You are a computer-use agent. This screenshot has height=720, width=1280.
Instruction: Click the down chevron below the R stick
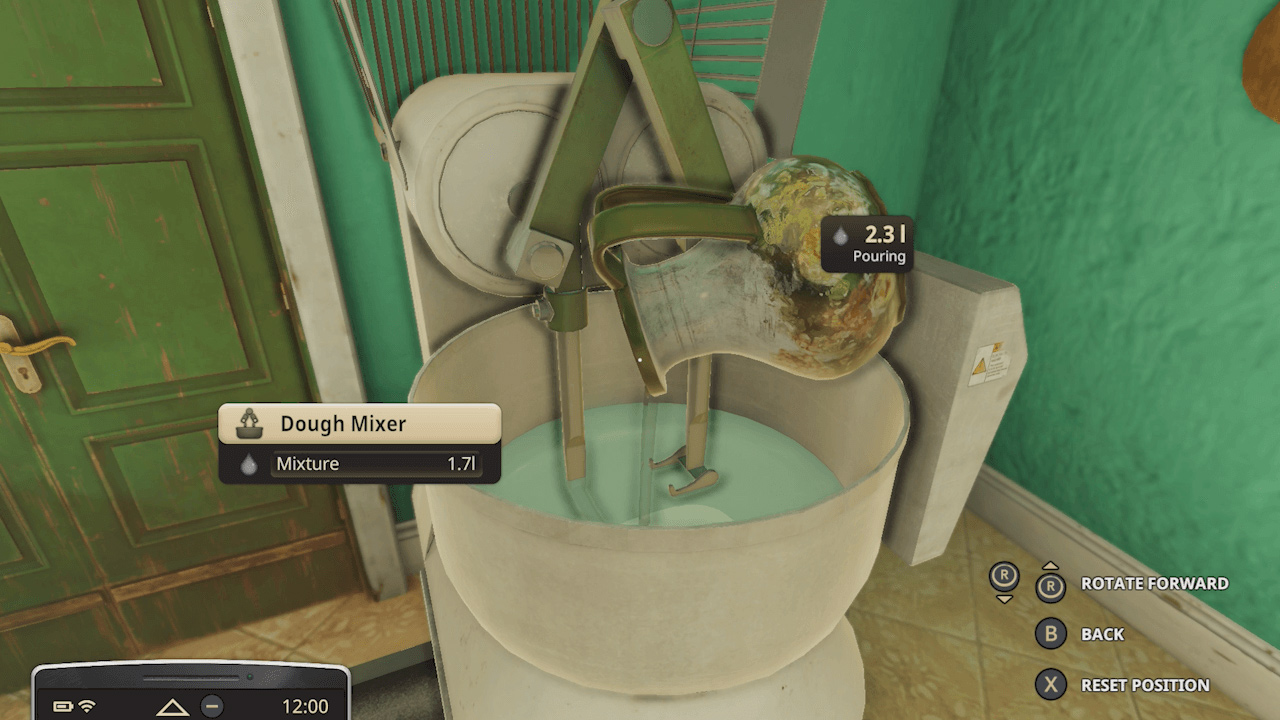(x=1004, y=600)
